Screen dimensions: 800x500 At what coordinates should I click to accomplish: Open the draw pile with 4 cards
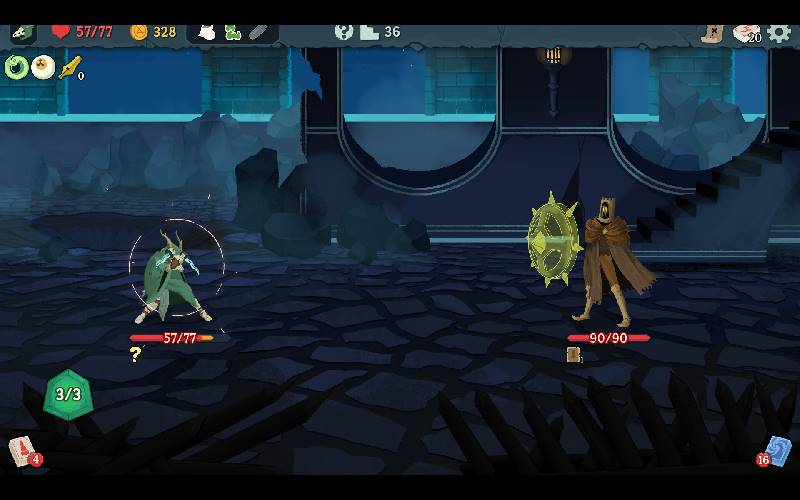[23, 451]
